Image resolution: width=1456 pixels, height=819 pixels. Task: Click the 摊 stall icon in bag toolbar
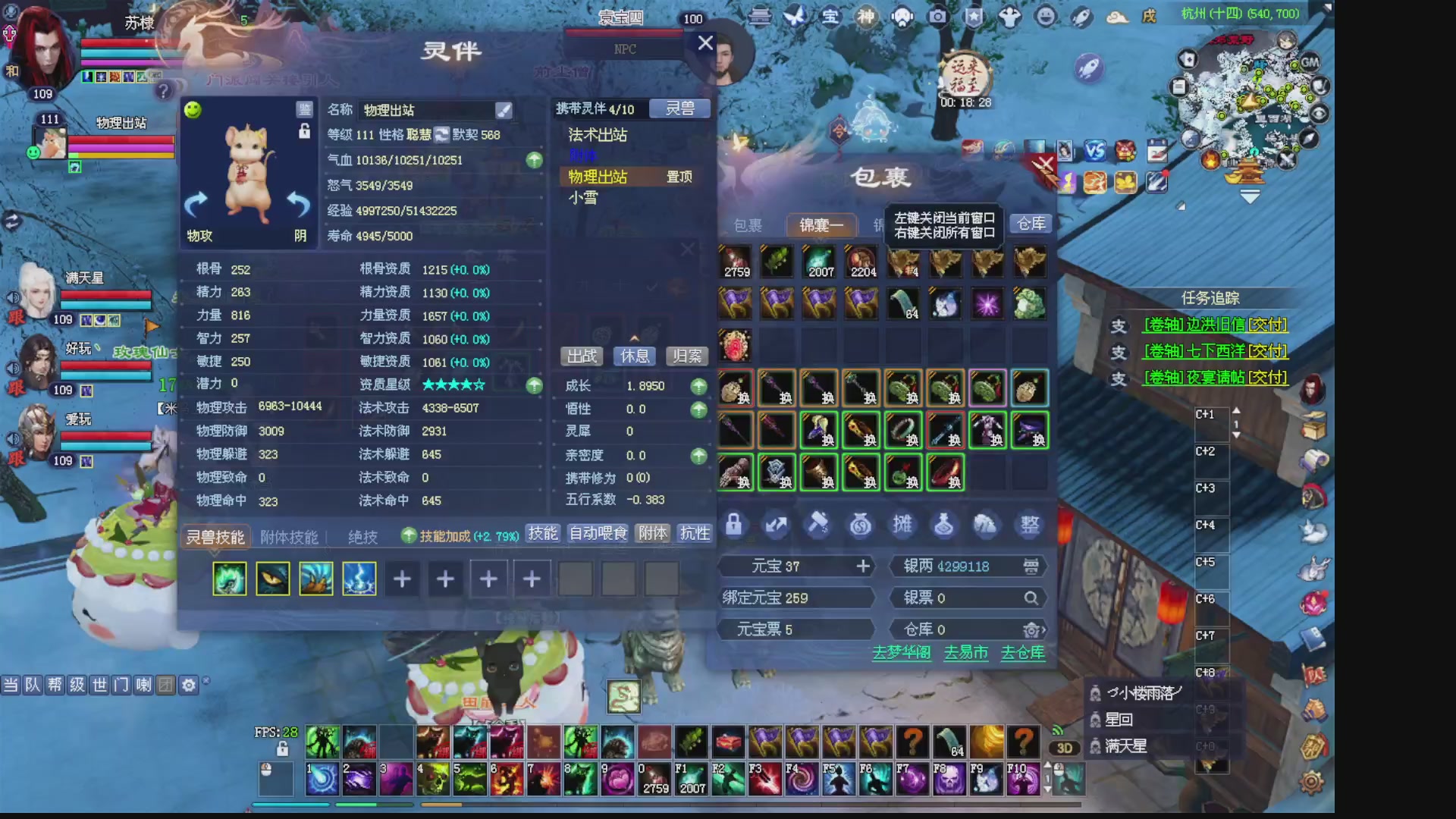(902, 525)
